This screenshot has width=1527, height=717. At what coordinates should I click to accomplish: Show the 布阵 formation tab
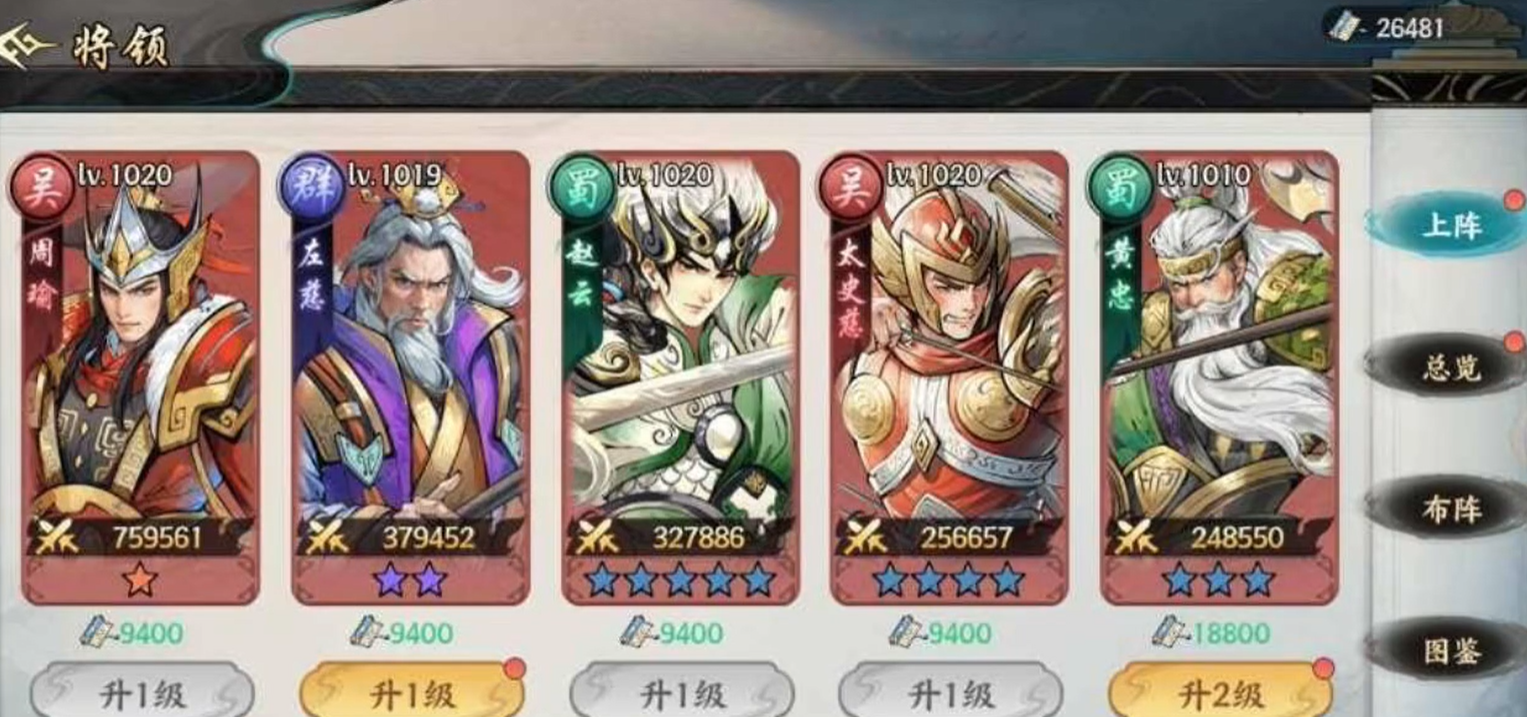point(1451,510)
